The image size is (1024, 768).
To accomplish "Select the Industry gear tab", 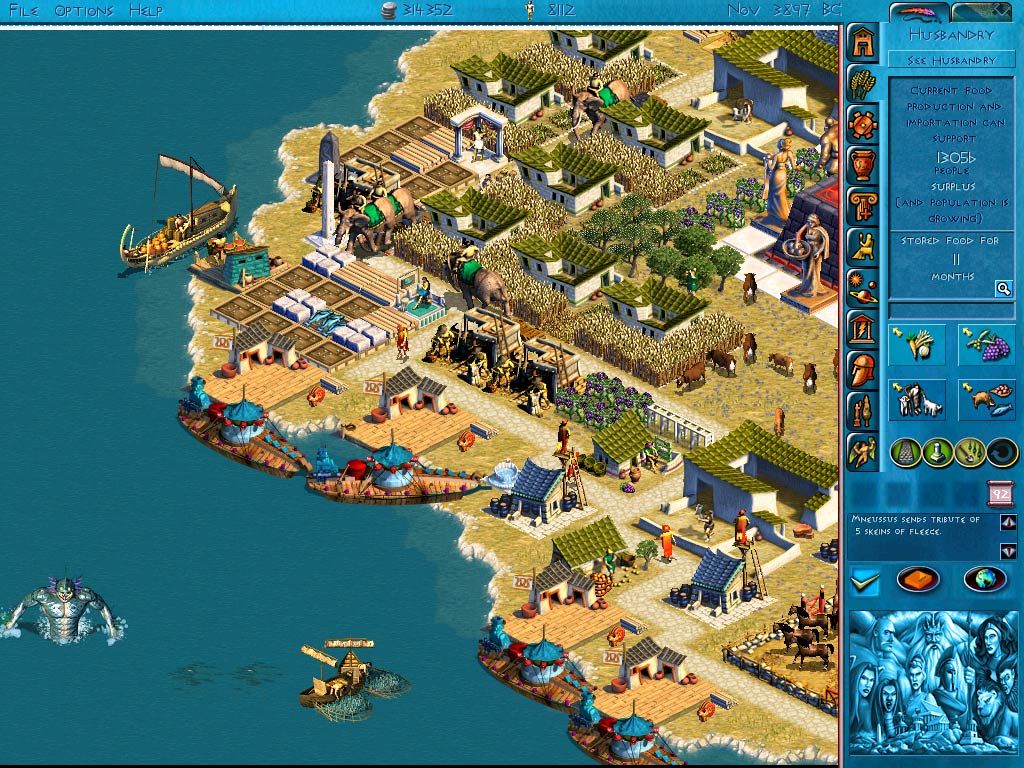I will [x=863, y=124].
